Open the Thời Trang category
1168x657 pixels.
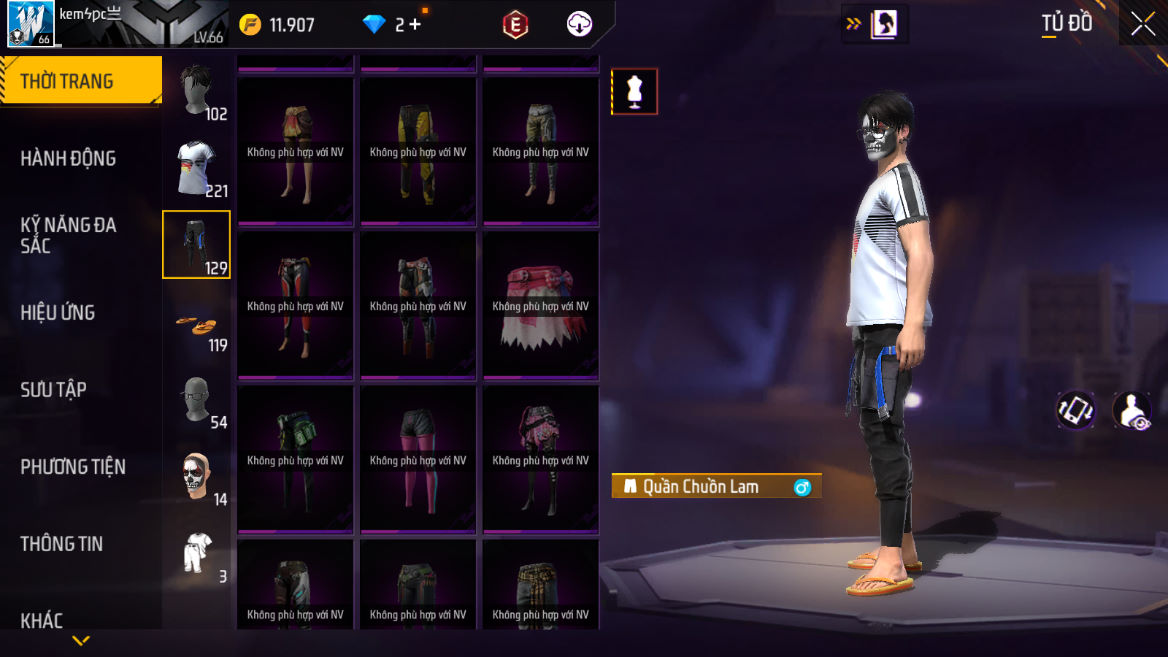point(80,81)
